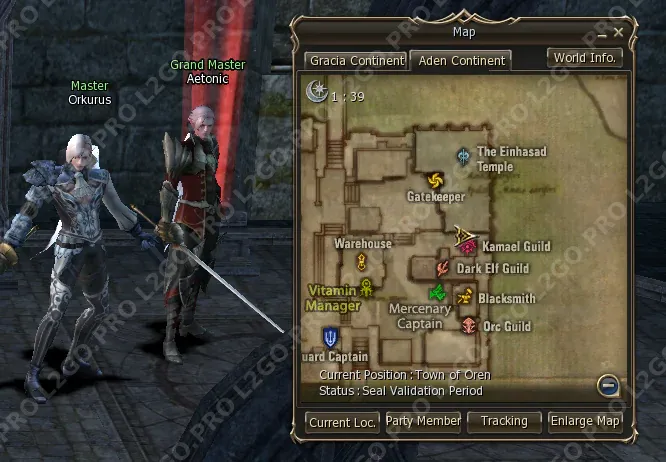Select the Aden Continent tab
The image size is (666, 462).
click(461, 61)
